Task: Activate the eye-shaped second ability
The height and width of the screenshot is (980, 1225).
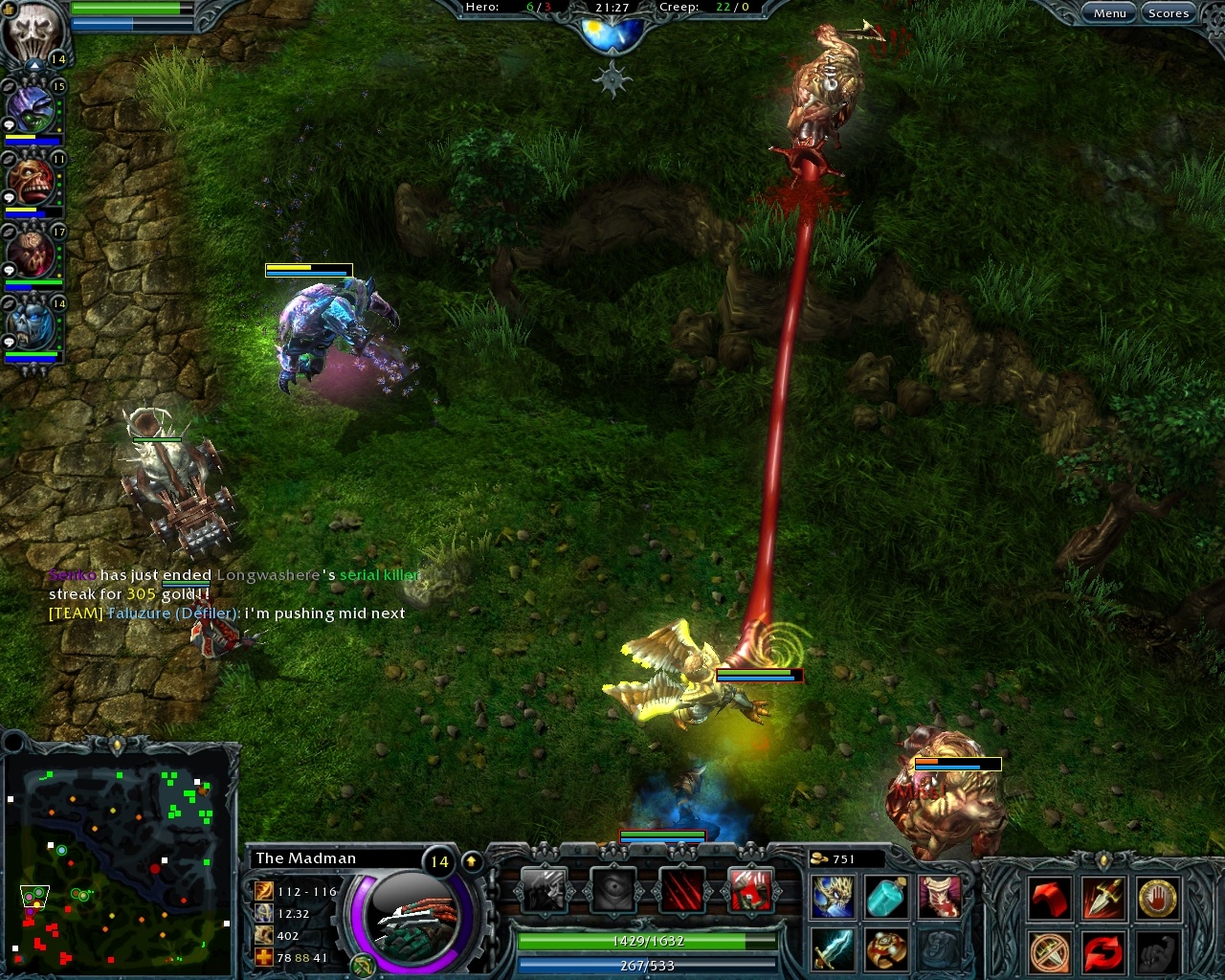Action: pos(613,891)
